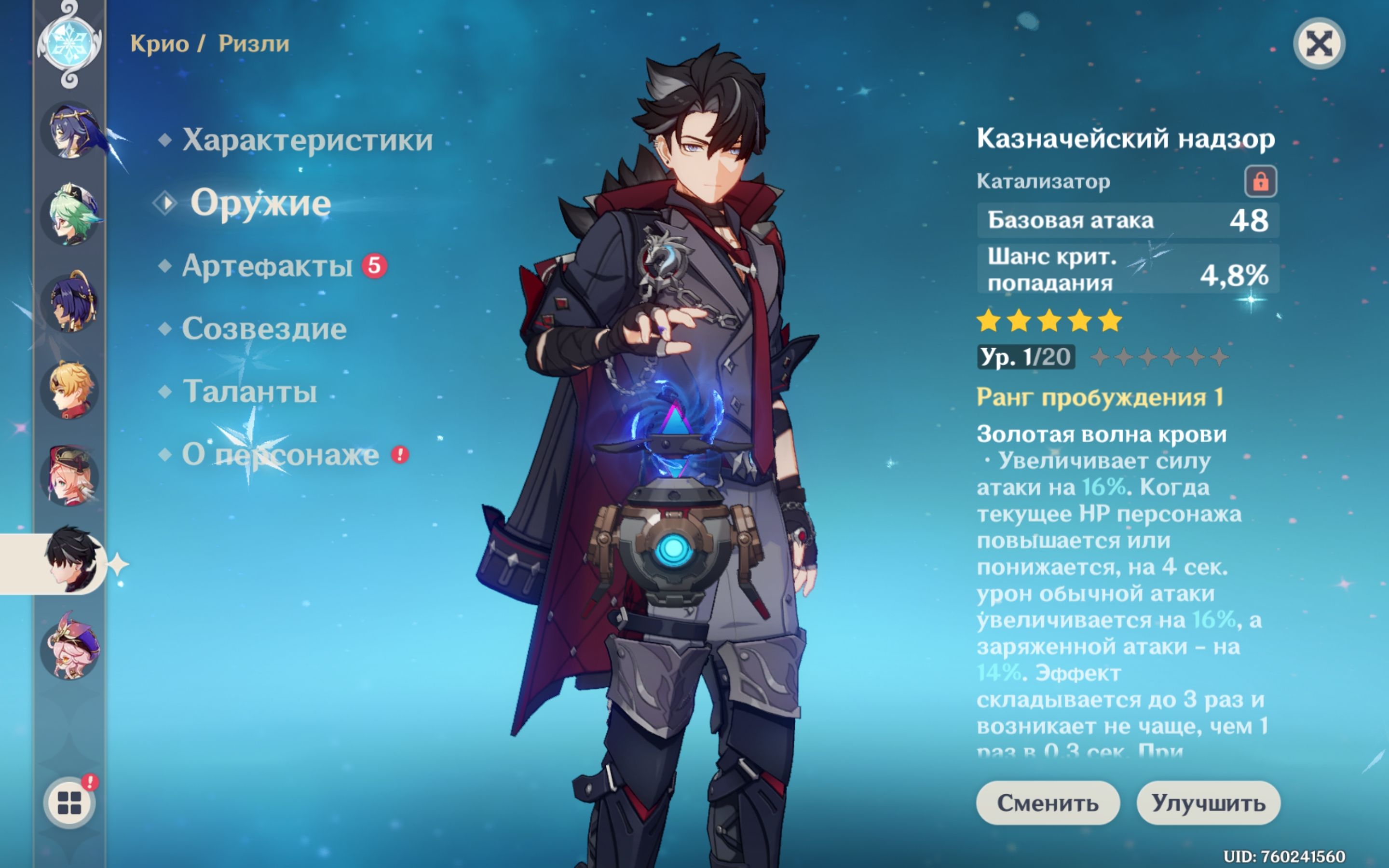The width and height of the screenshot is (1389, 868).
Task: Click the Сменить weapon button
Action: 1048,802
